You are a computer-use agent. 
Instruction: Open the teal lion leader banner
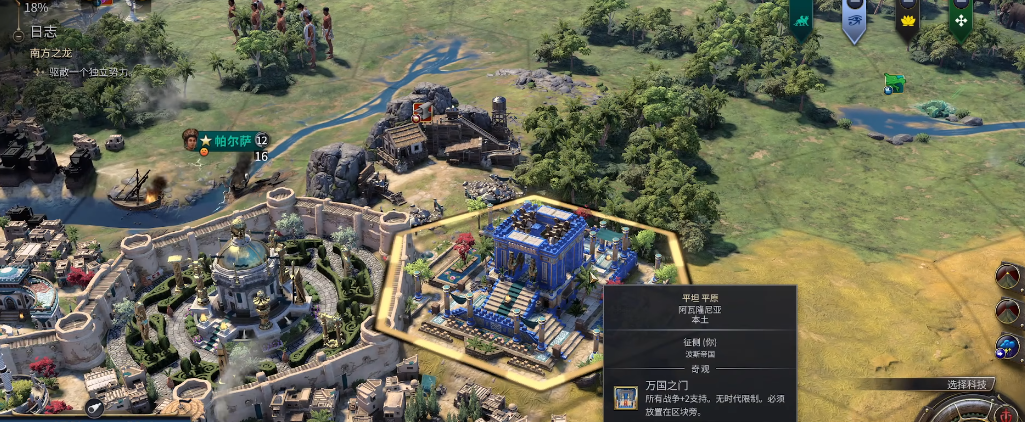coord(800,18)
